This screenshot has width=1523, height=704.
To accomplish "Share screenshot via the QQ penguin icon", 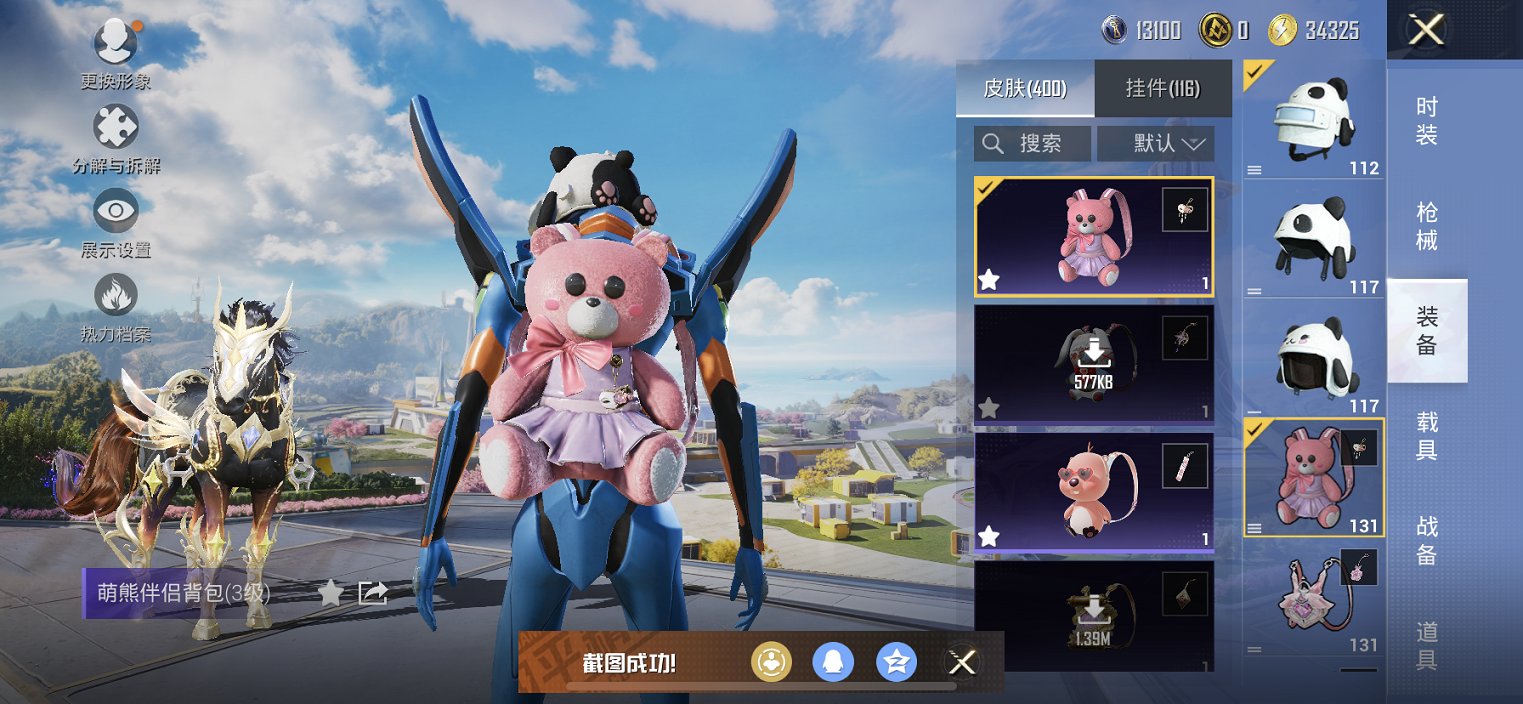I will point(832,662).
